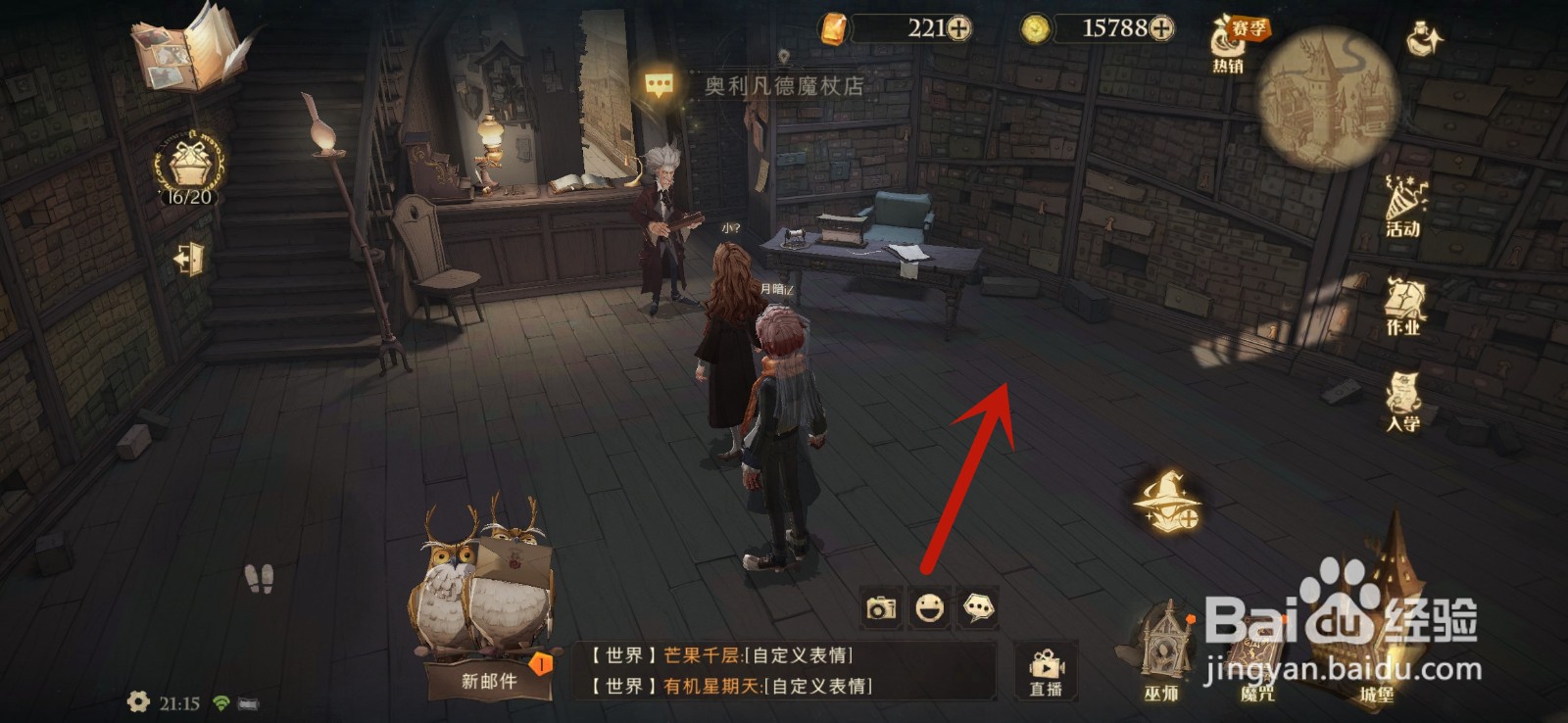The width and height of the screenshot is (1568, 723).
Task: Open the camera screenshot tool
Action: click(x=880, y=607)
